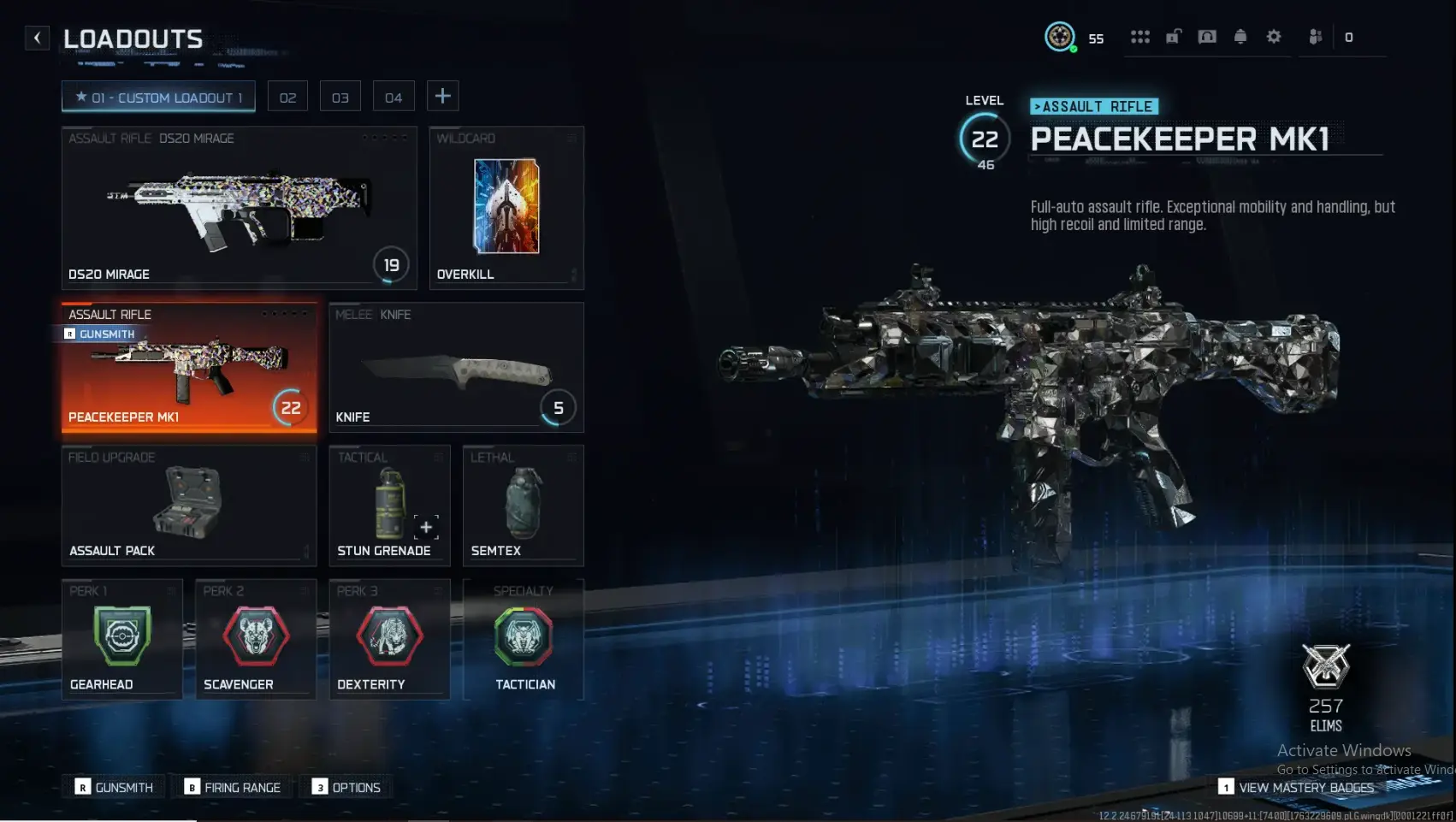1456x822 pixels.
Task: Click the plus badge on Stun Grenade
Action: click(424, 527)
